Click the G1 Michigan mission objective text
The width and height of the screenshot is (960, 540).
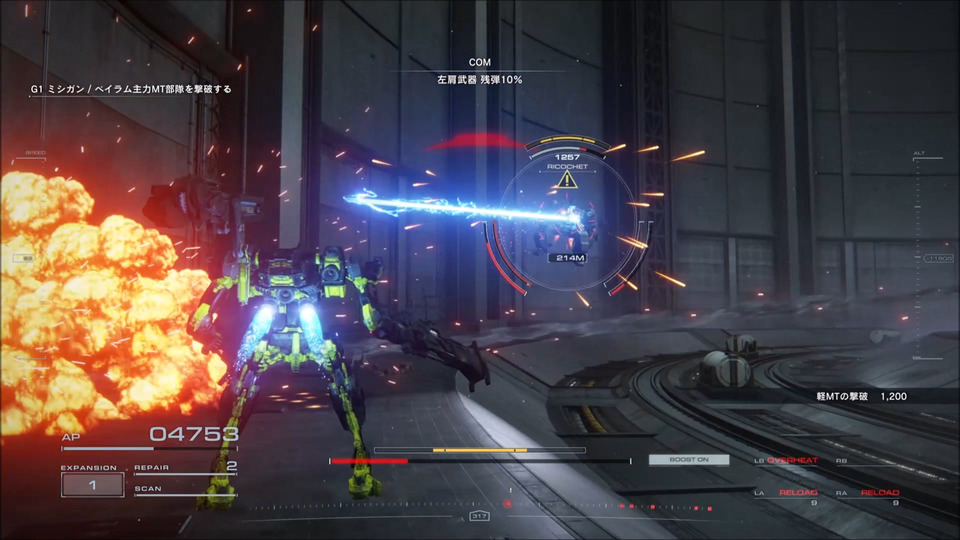[x=131, y=89]
